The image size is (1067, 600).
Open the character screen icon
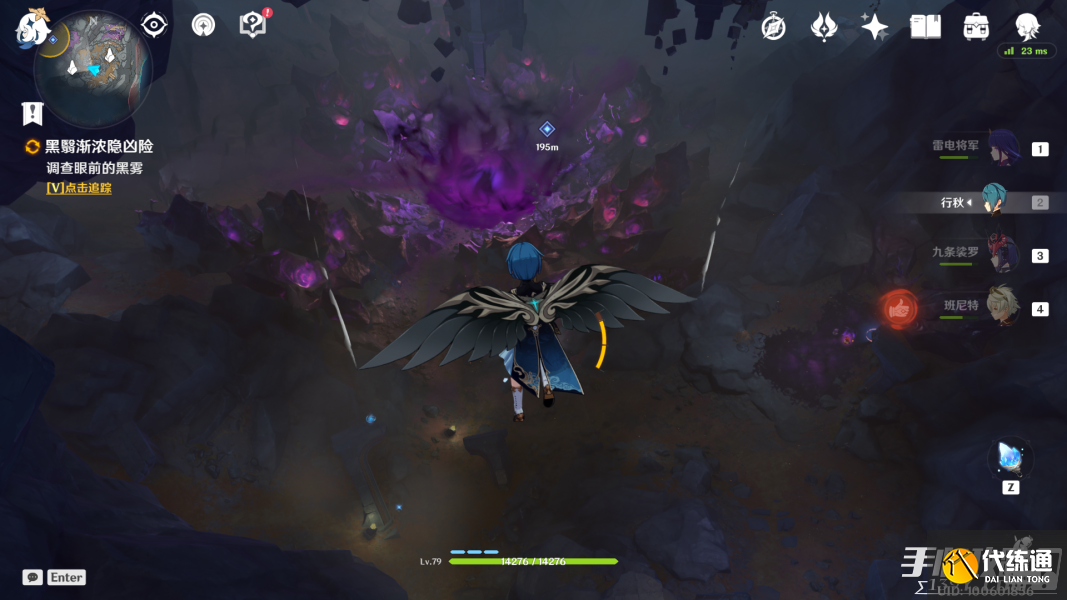1027,26
